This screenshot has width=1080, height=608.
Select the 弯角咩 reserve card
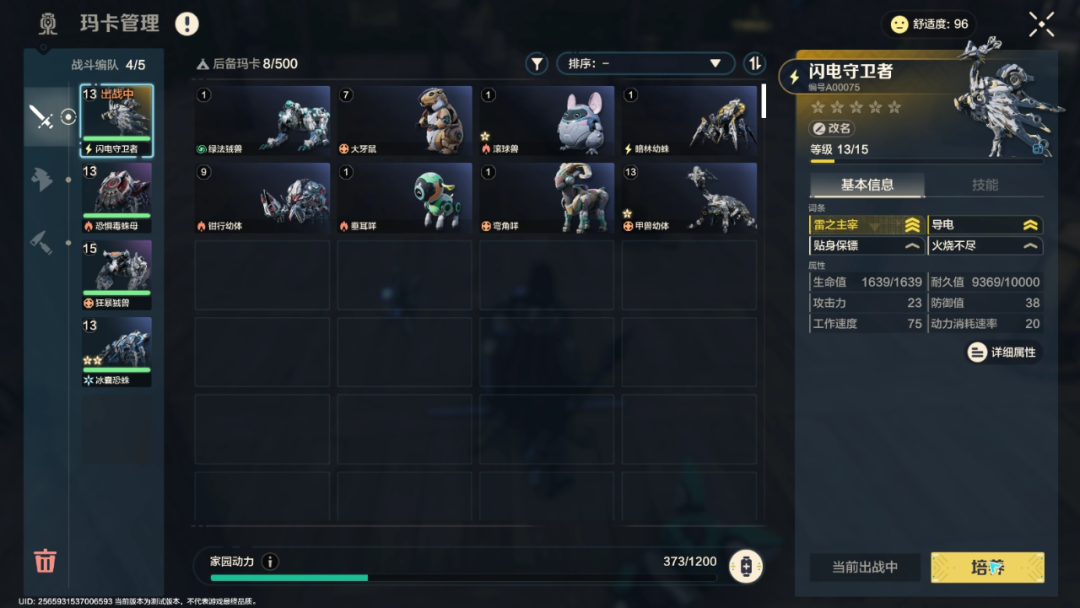coord(546,198)
